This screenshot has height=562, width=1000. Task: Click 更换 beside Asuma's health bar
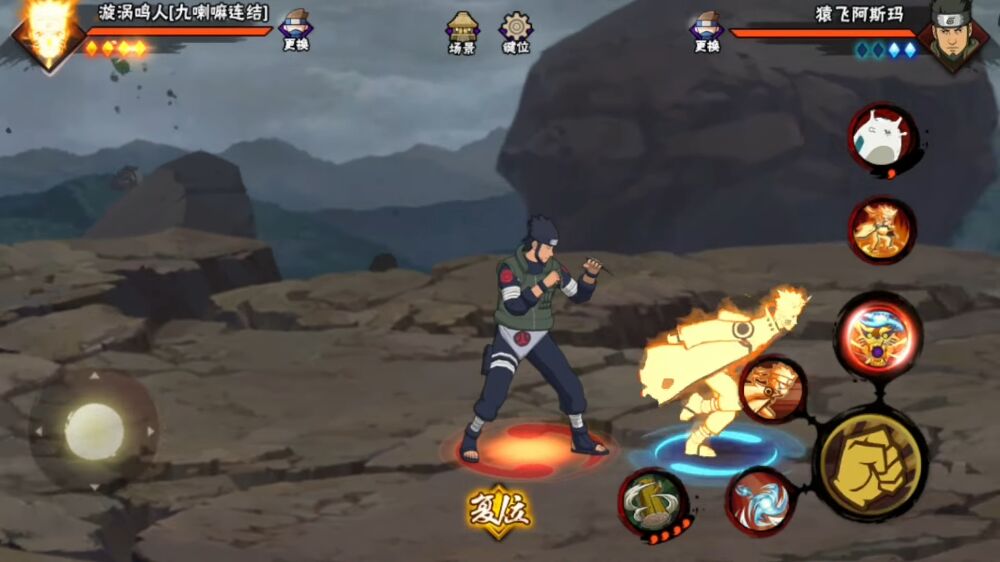[x=706, y=30]
